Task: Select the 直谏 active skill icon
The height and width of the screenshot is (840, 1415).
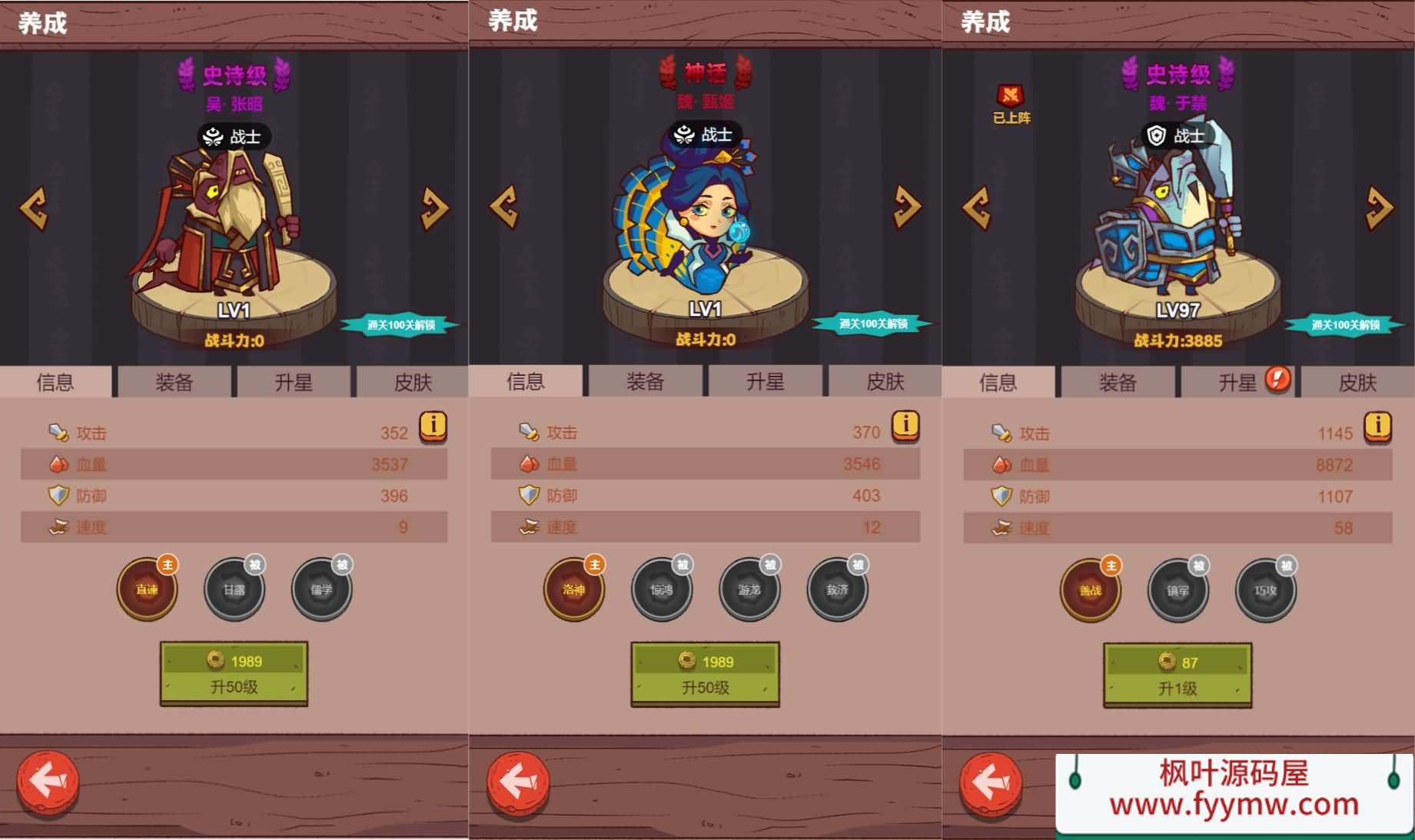Action: pyautogui.click(x=147, y=590)
